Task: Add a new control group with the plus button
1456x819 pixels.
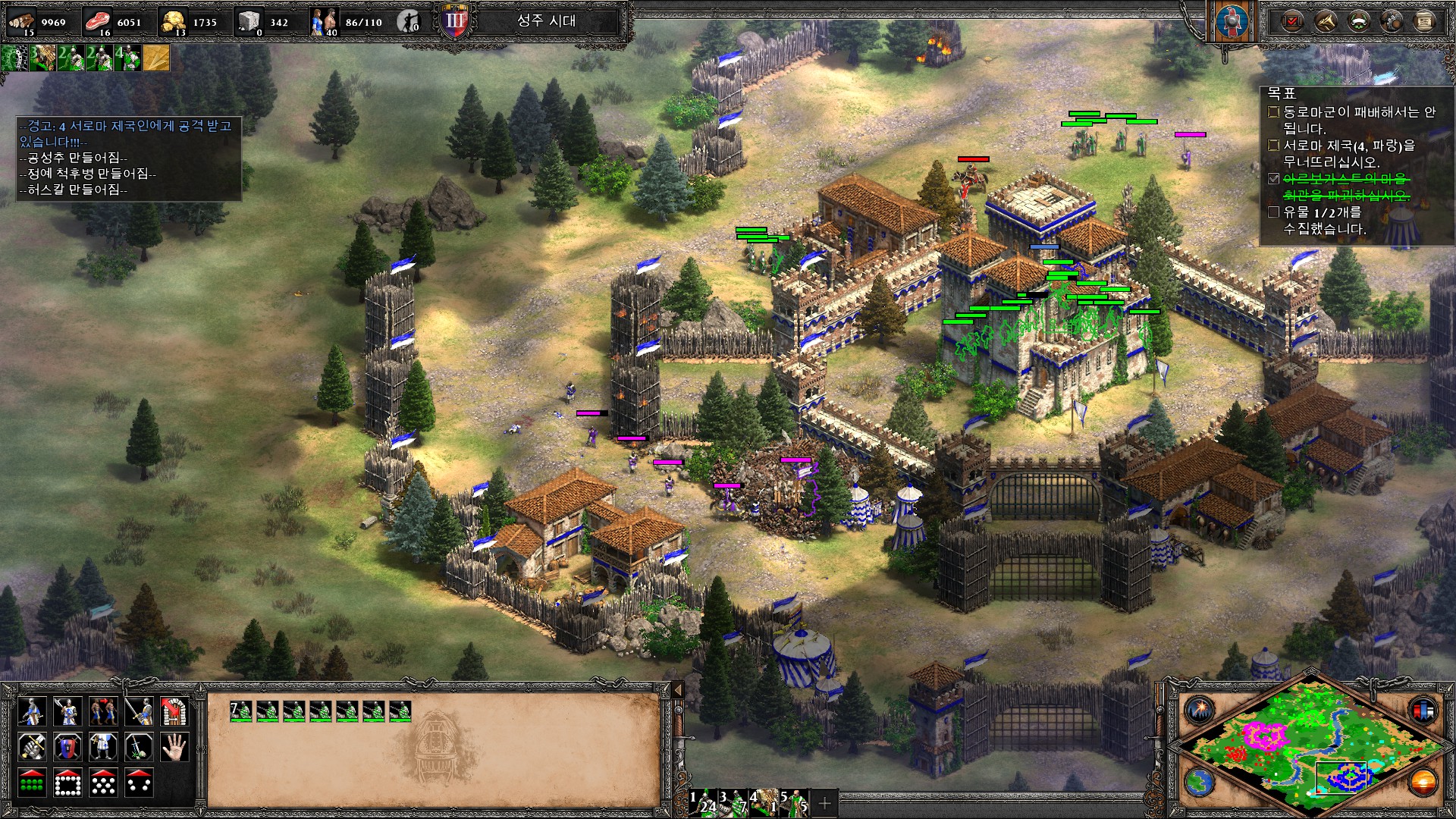Action: point(825,802)
